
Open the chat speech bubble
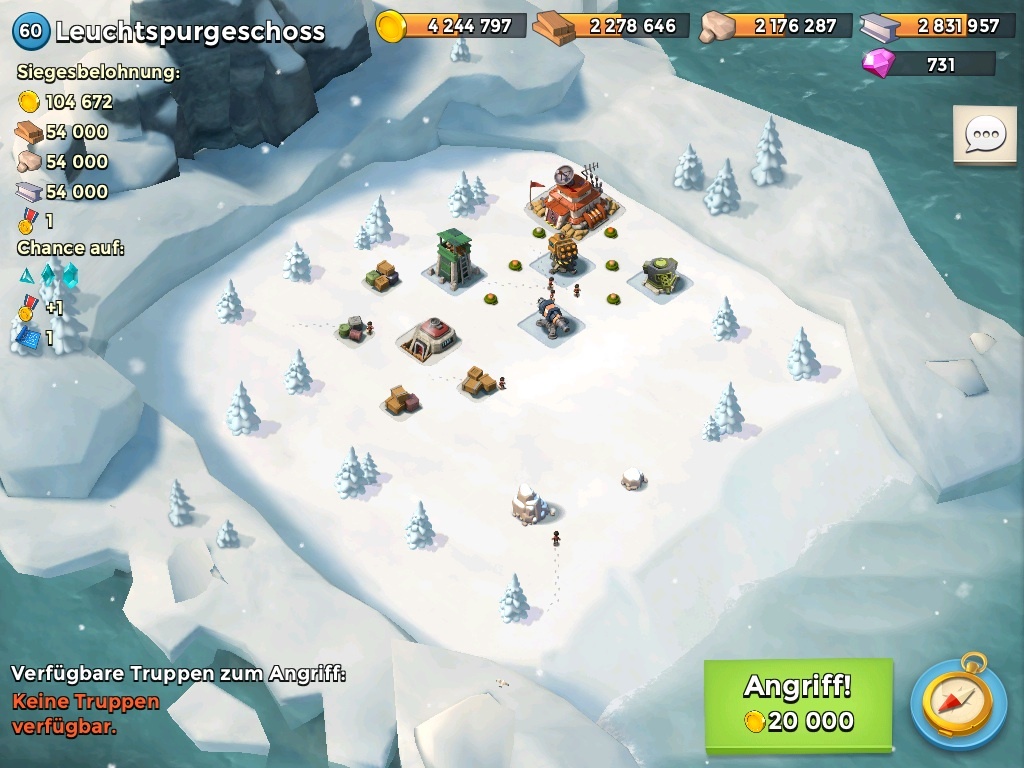coord(984,135)
